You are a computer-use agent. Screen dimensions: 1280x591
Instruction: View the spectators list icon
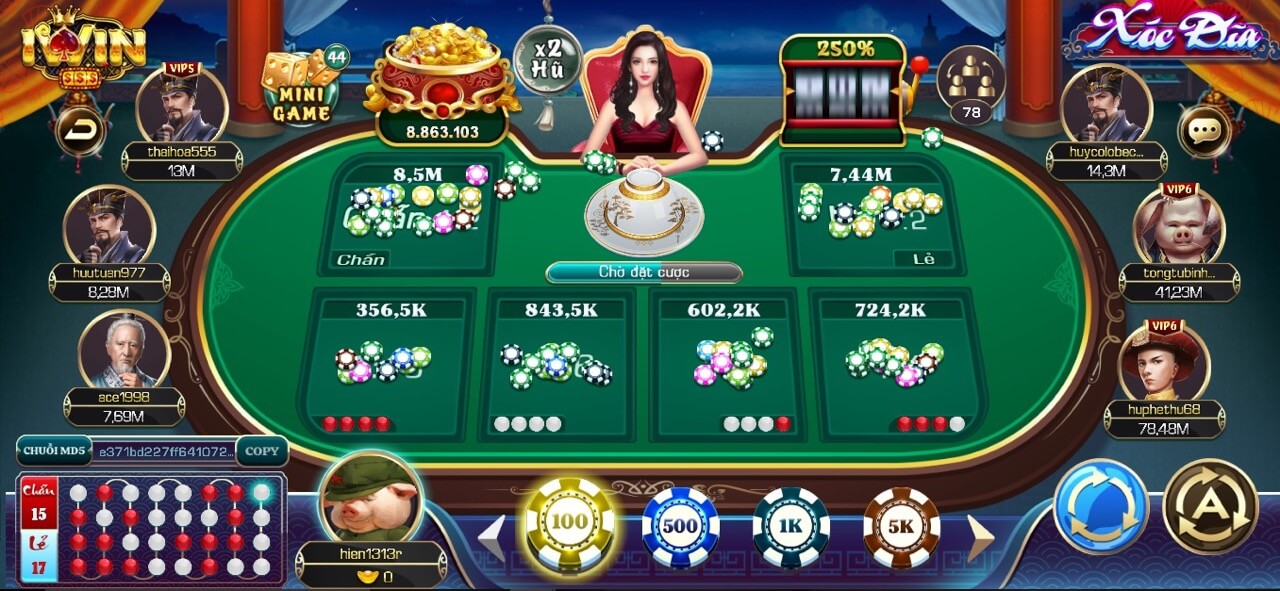(971, 86)
